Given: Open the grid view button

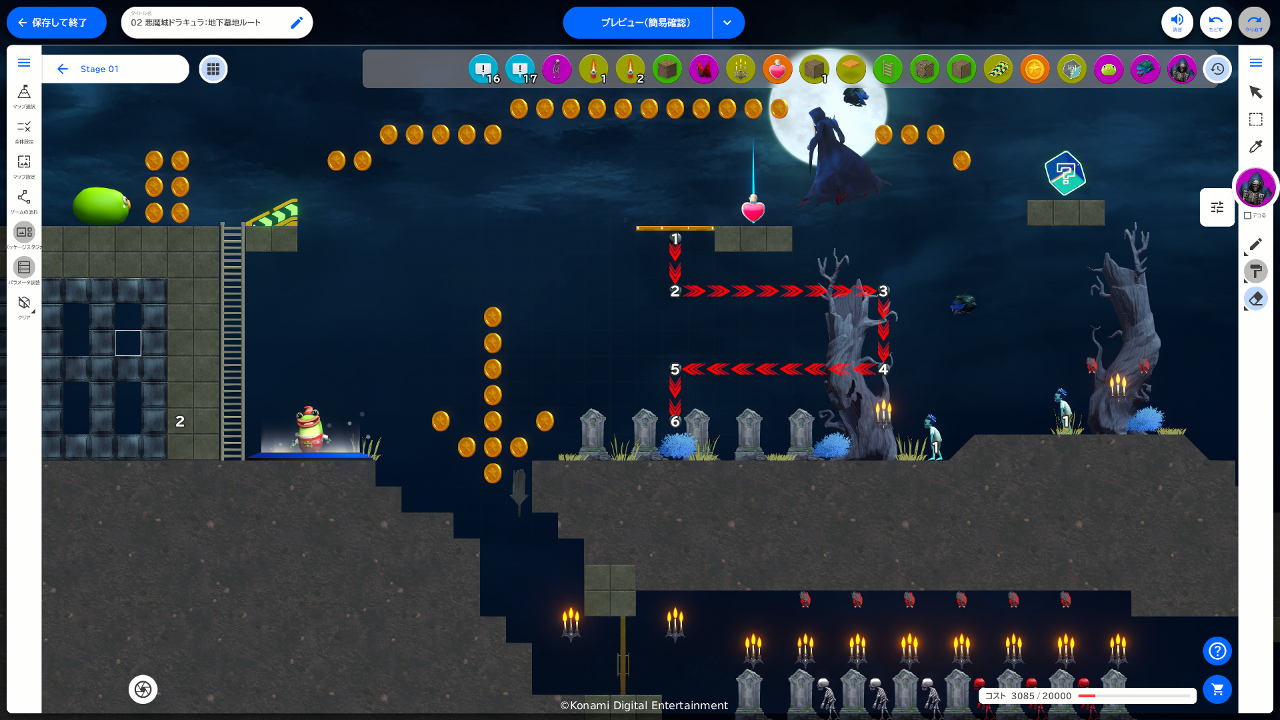Looking at the screenshot, I should click(x=212, y=69).
